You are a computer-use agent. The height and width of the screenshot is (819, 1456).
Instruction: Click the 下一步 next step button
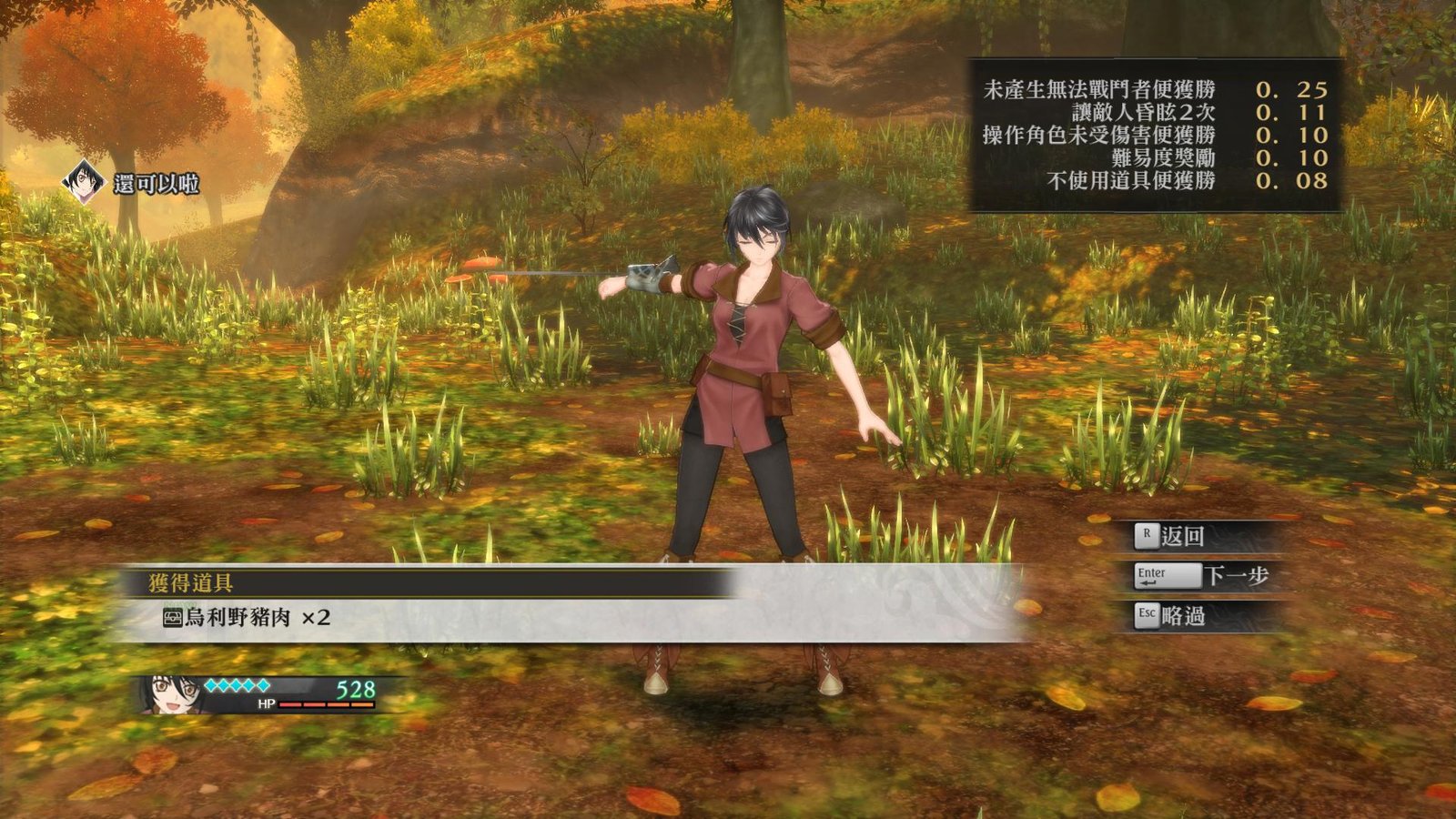coord(1239,574)
